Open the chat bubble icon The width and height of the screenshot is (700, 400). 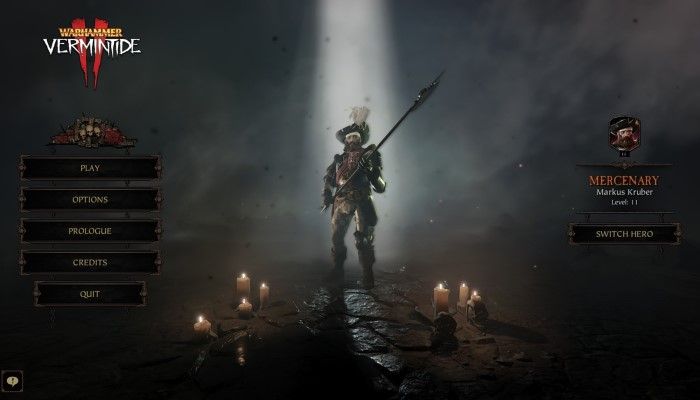[12, 380]
